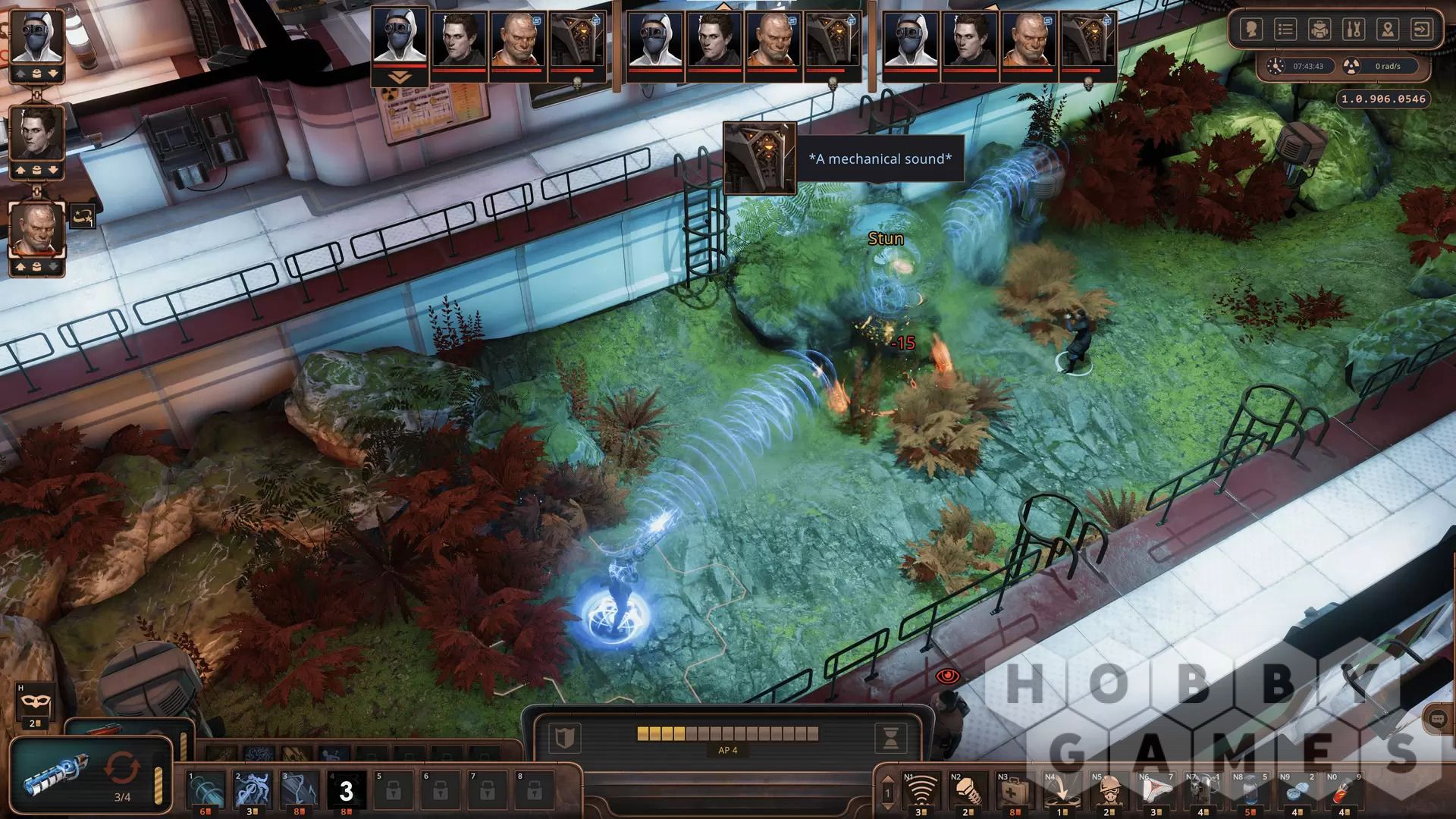Toggle stealth mask mode
Screen dimensions: 1456x819
pos(34,701)
